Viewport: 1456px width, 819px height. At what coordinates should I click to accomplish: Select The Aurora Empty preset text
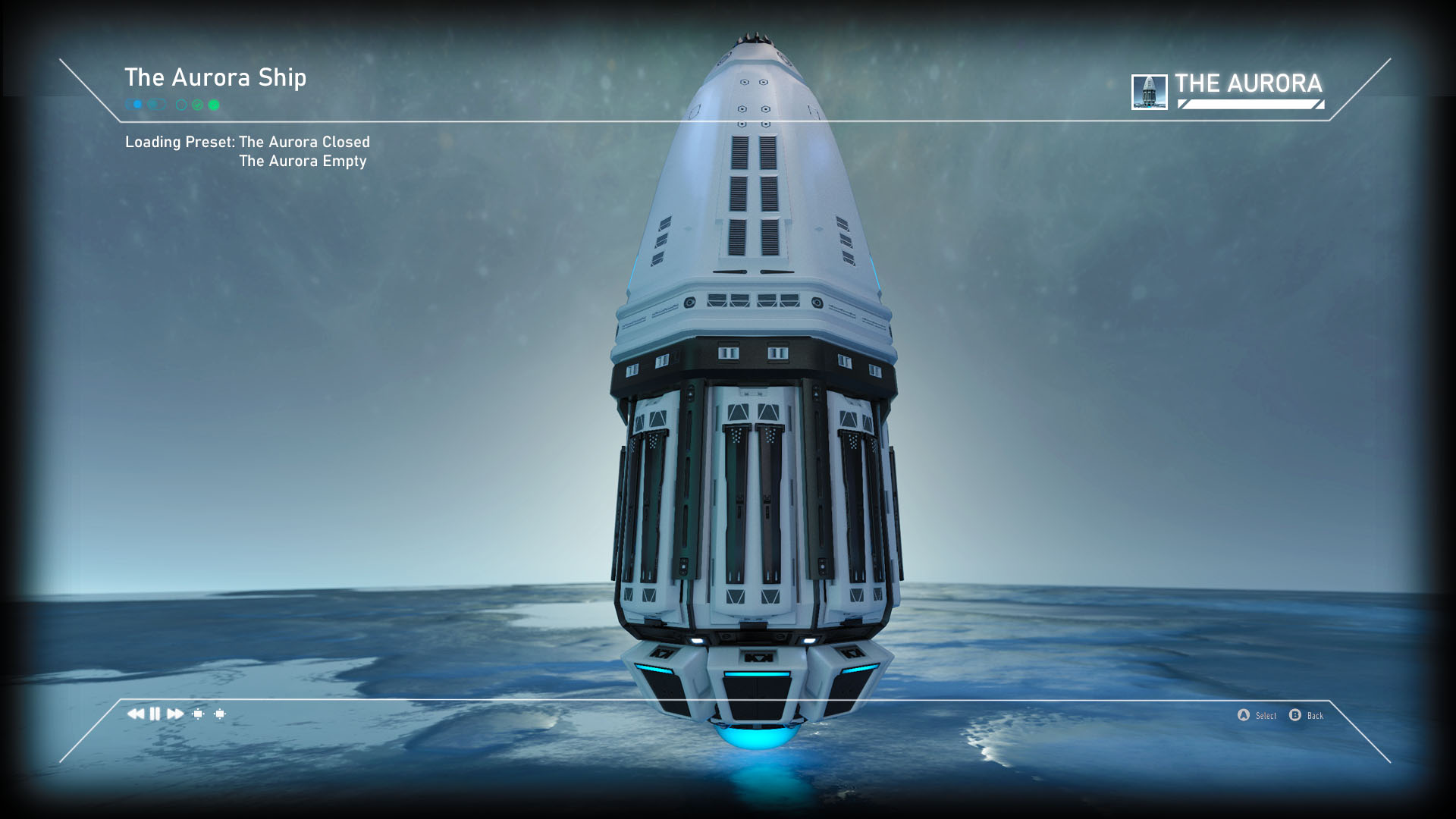pos(302,161)
